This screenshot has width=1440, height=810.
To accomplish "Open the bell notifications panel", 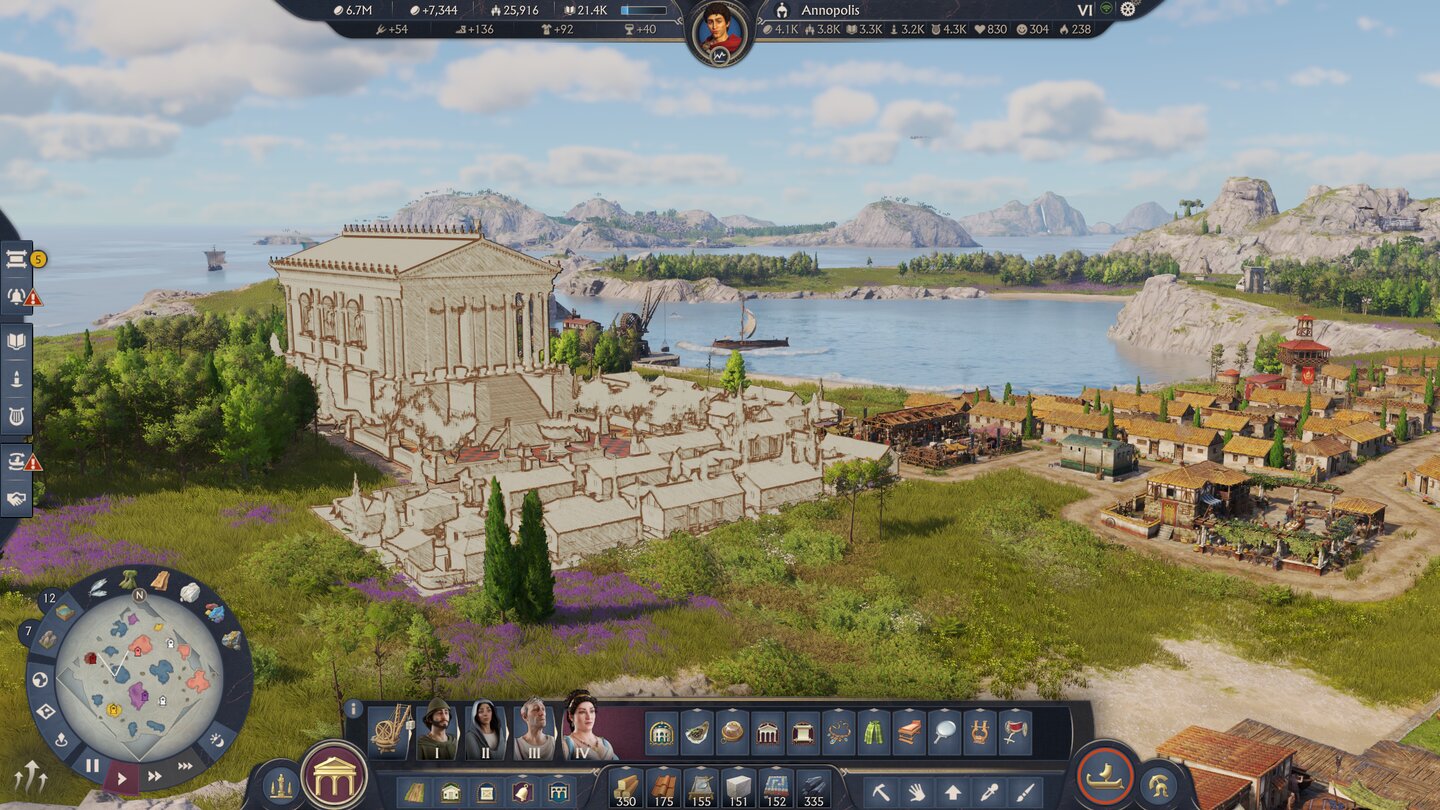I will point(16,296).
